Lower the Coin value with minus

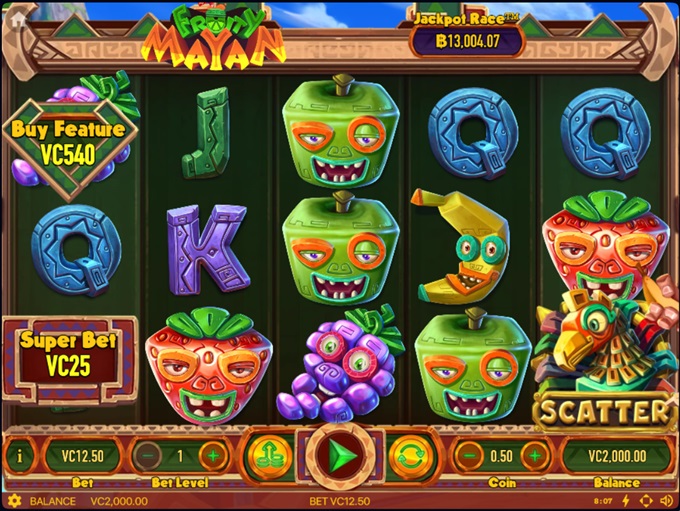469,456
